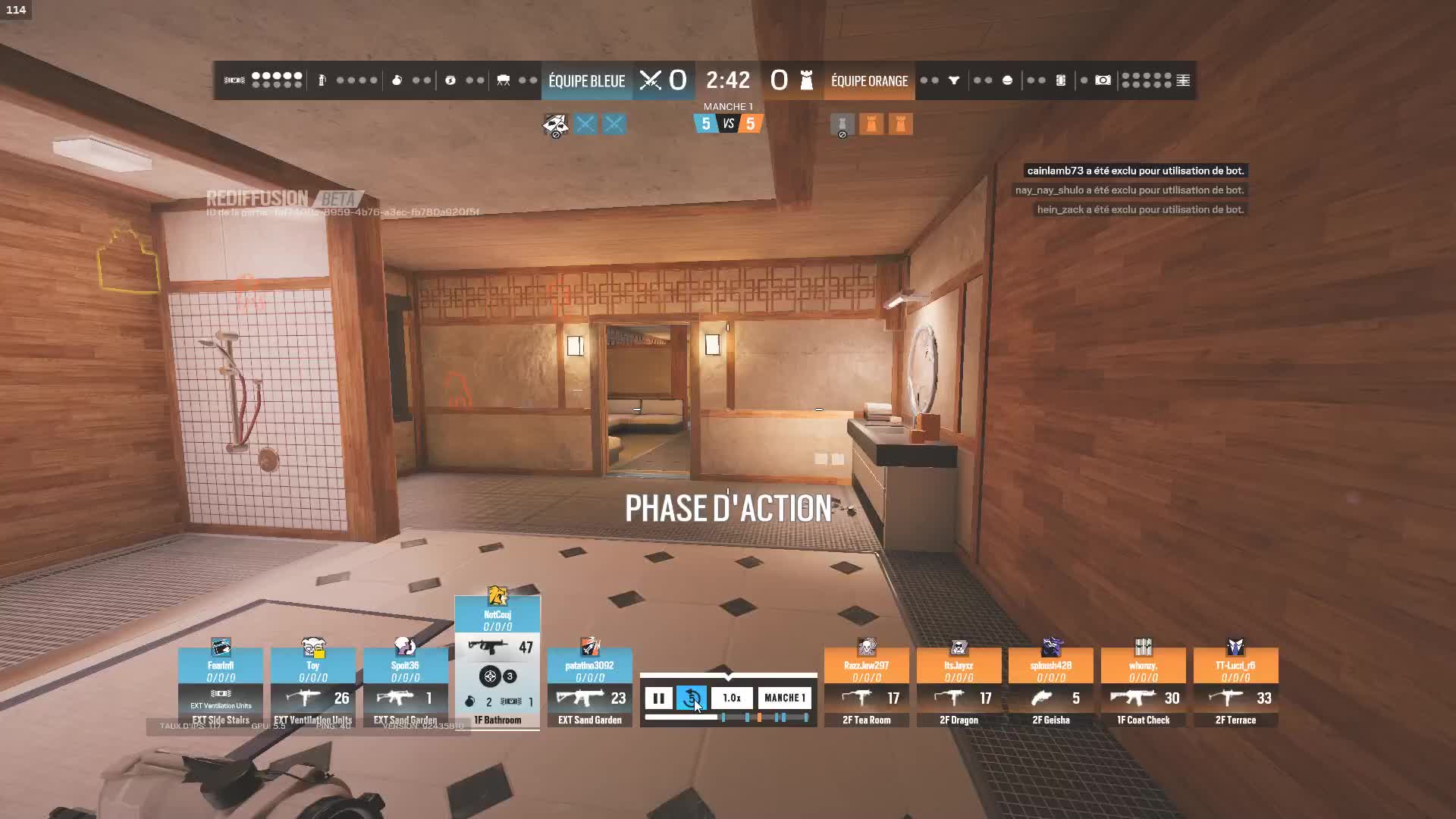The width and height of the screenshot is (1456, 819).
Task: Select the claymore icon near ÉQUIPE ORANGE
Action: pyautogui.click(x=953, y=80)
